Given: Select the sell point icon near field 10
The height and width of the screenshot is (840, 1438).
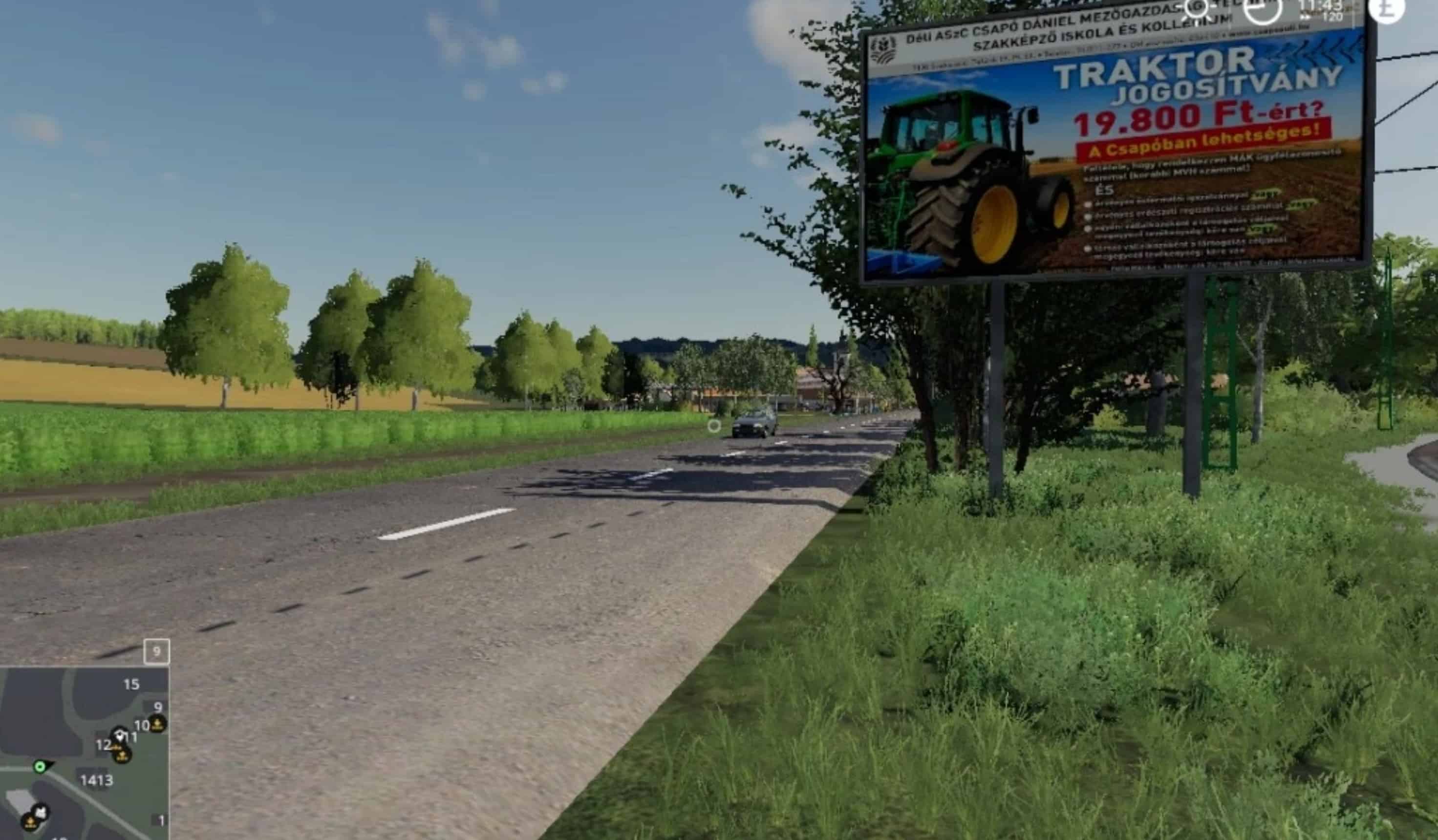Looking at the screenshot, I should 158,725.
